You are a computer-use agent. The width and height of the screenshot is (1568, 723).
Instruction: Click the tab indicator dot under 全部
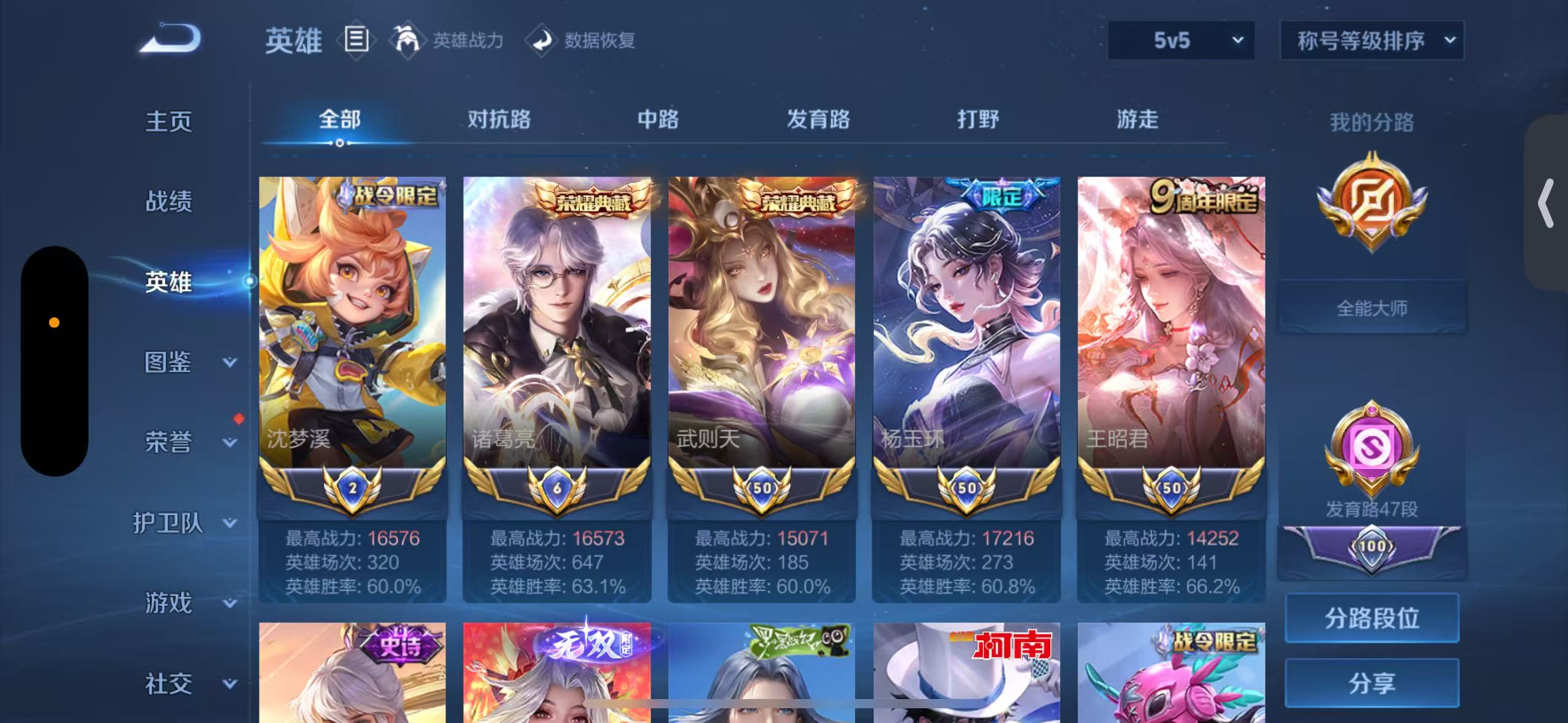[340, 143]
